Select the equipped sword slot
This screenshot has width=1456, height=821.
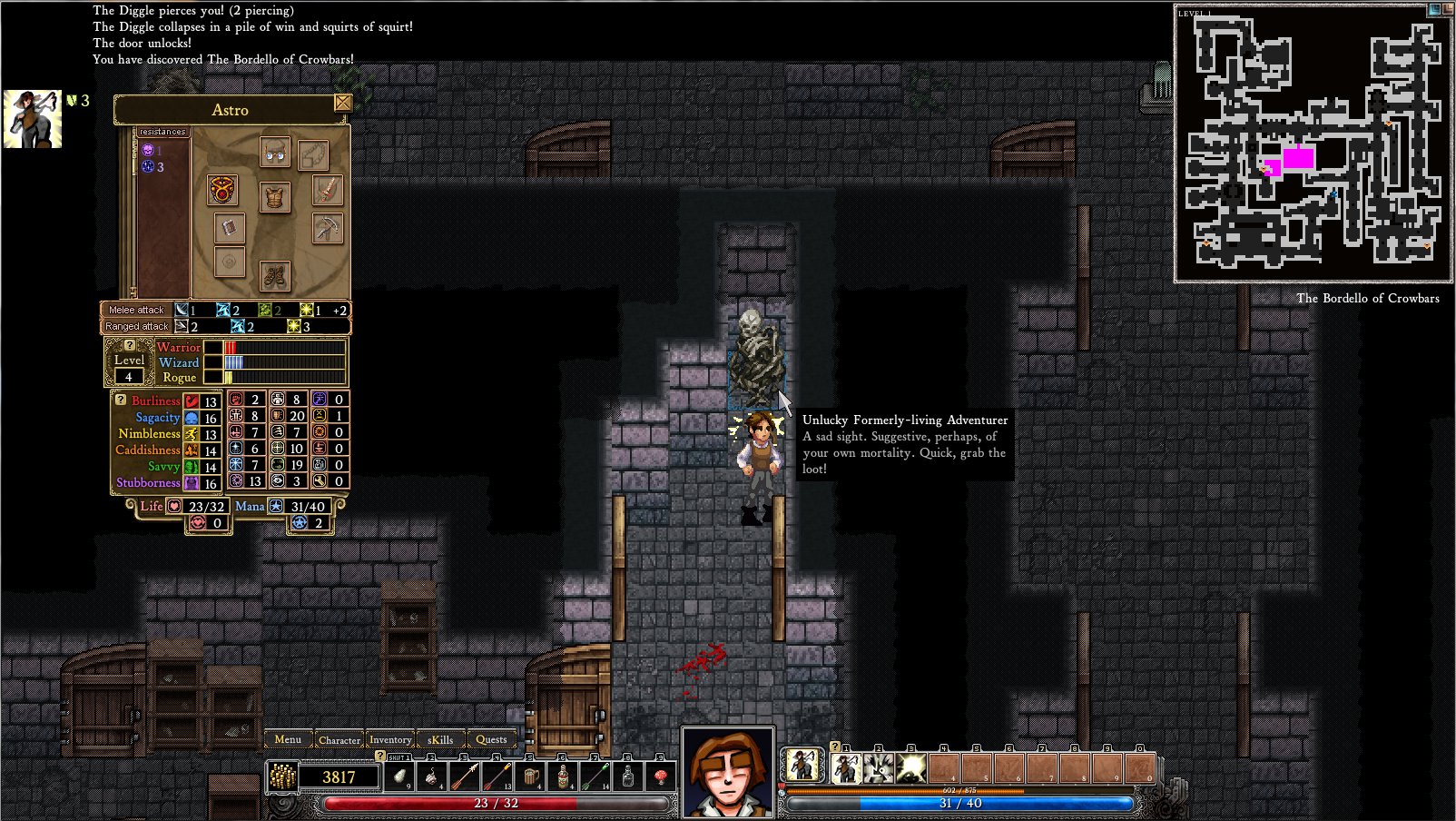pyautogui.click(x=328, y=190)
